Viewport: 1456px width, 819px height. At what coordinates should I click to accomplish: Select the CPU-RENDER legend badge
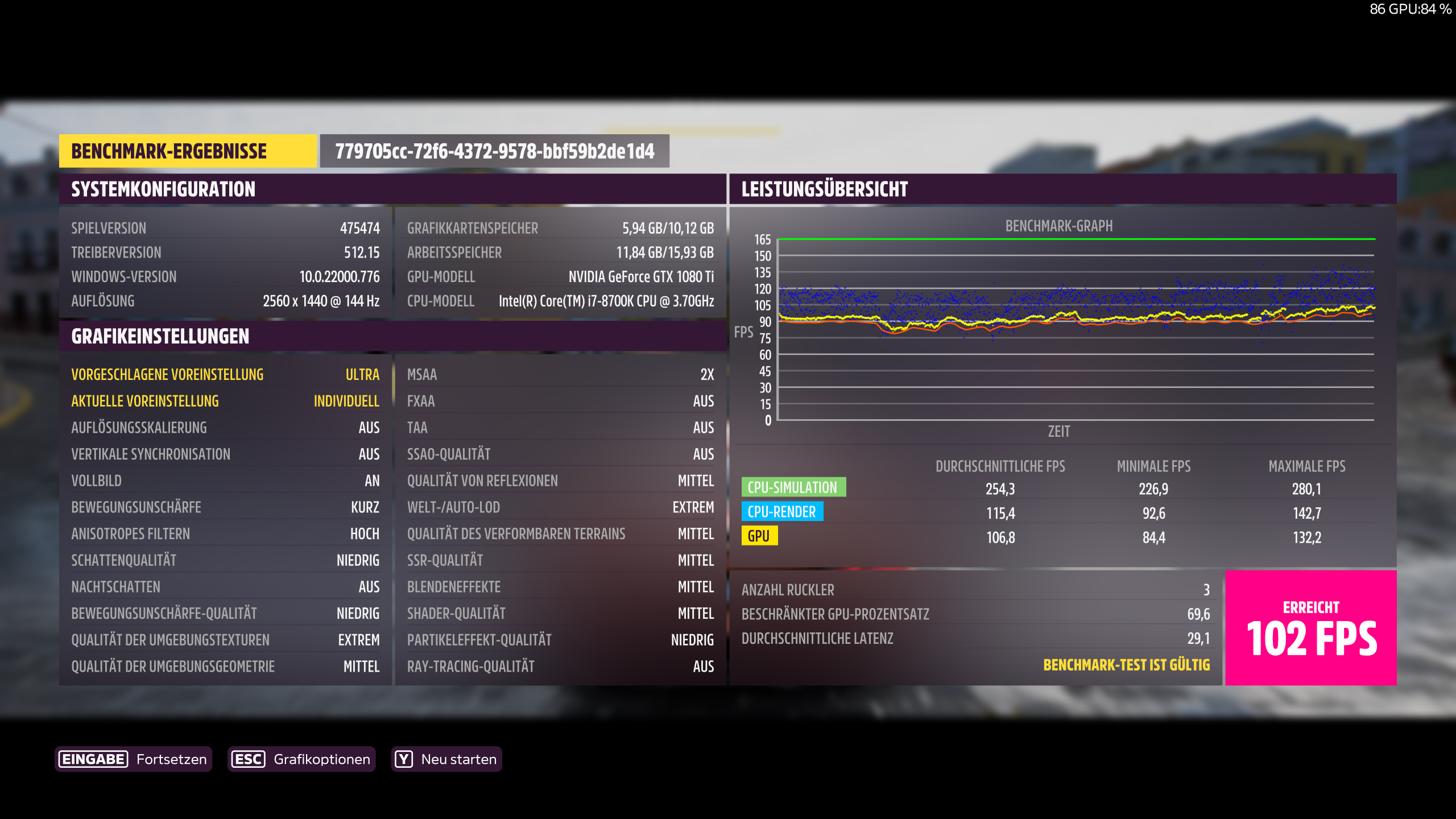coord(783,512)
